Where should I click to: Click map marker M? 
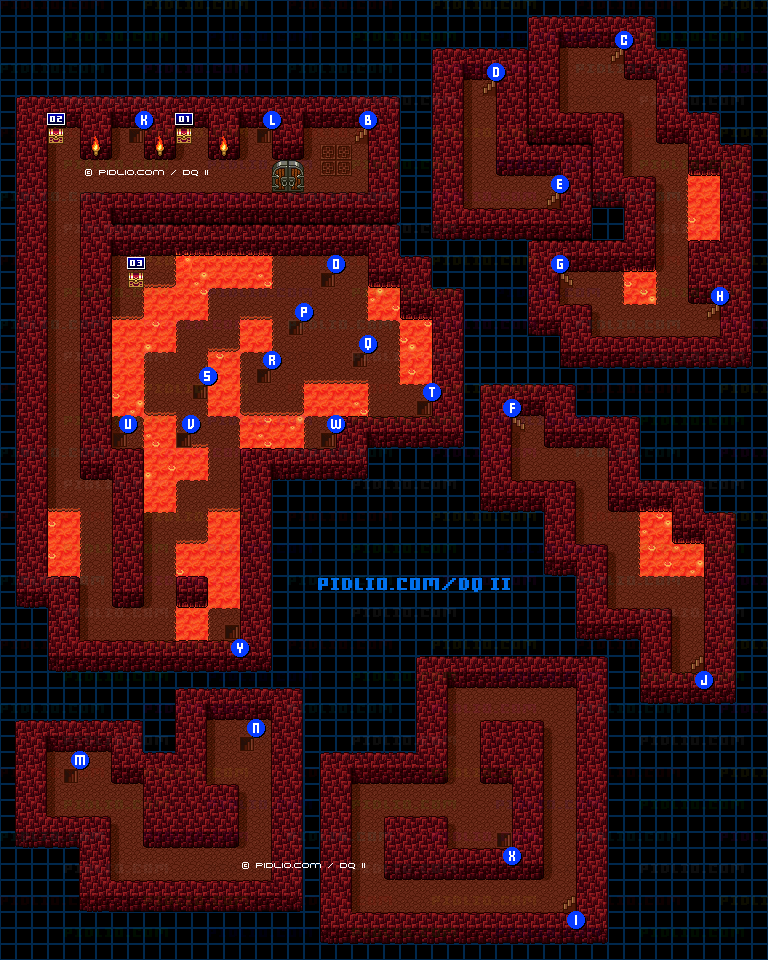80,761
